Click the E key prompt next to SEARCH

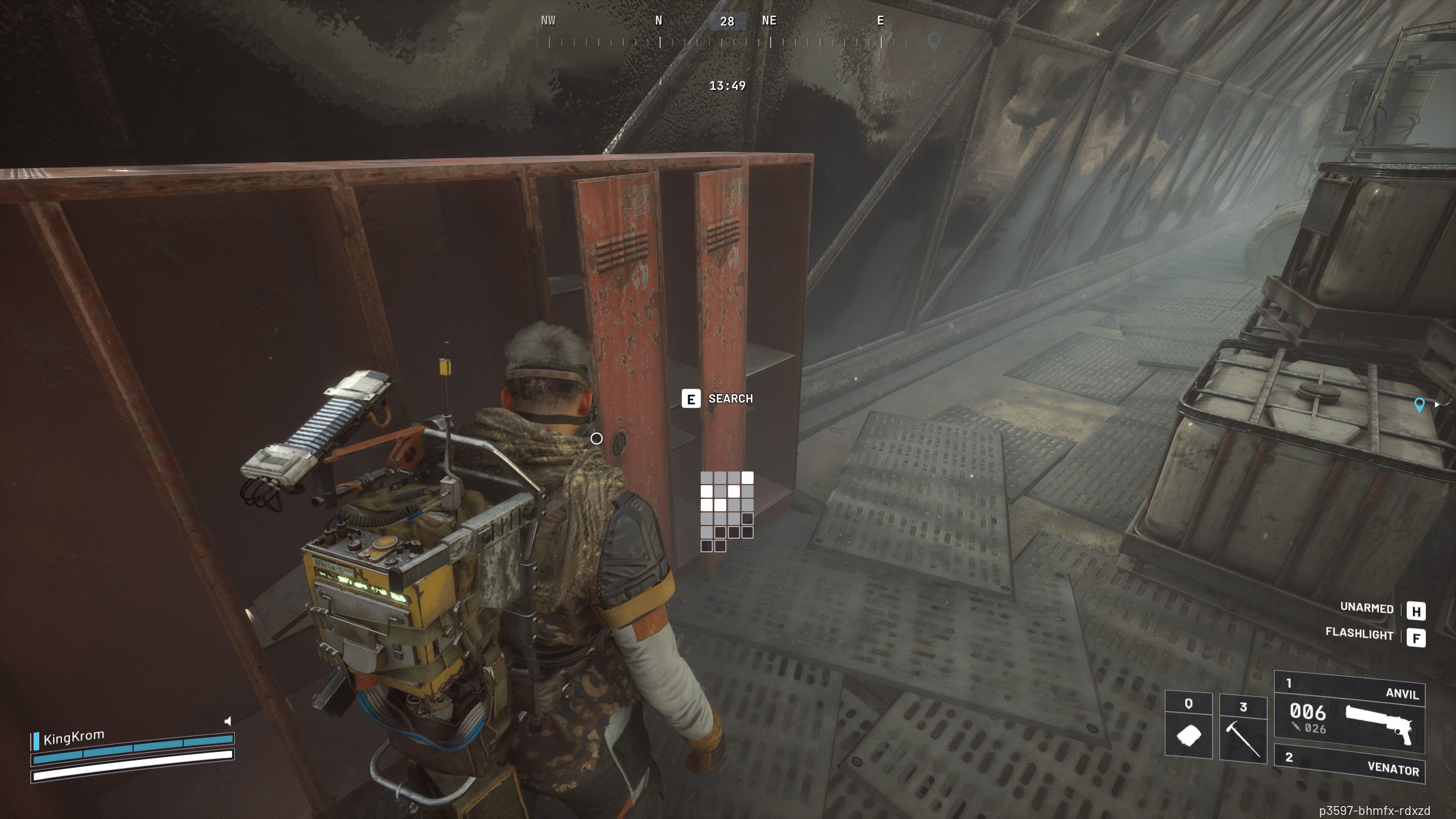[x=690, y=399]
